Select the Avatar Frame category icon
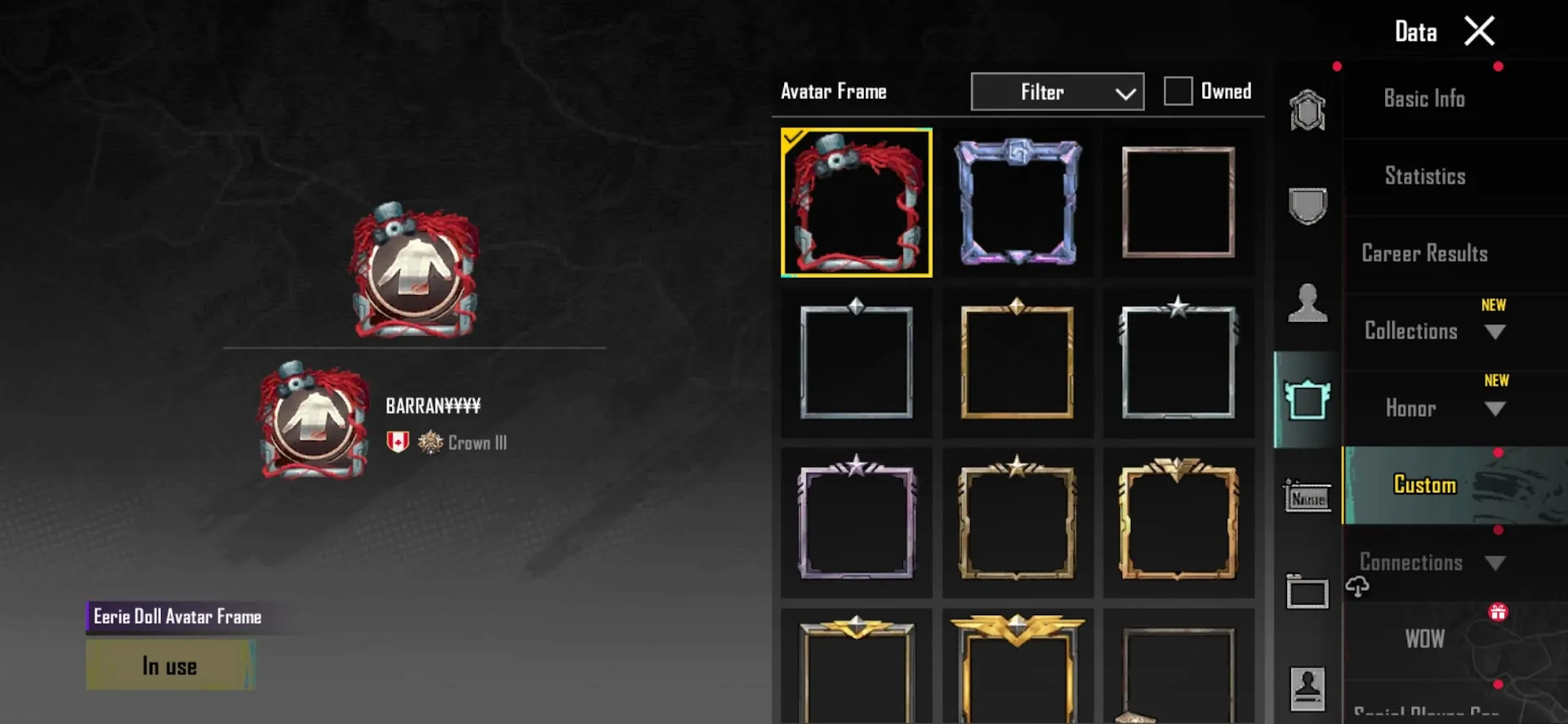Viewport: 1568px width, 724px height. click(1307, 400)
